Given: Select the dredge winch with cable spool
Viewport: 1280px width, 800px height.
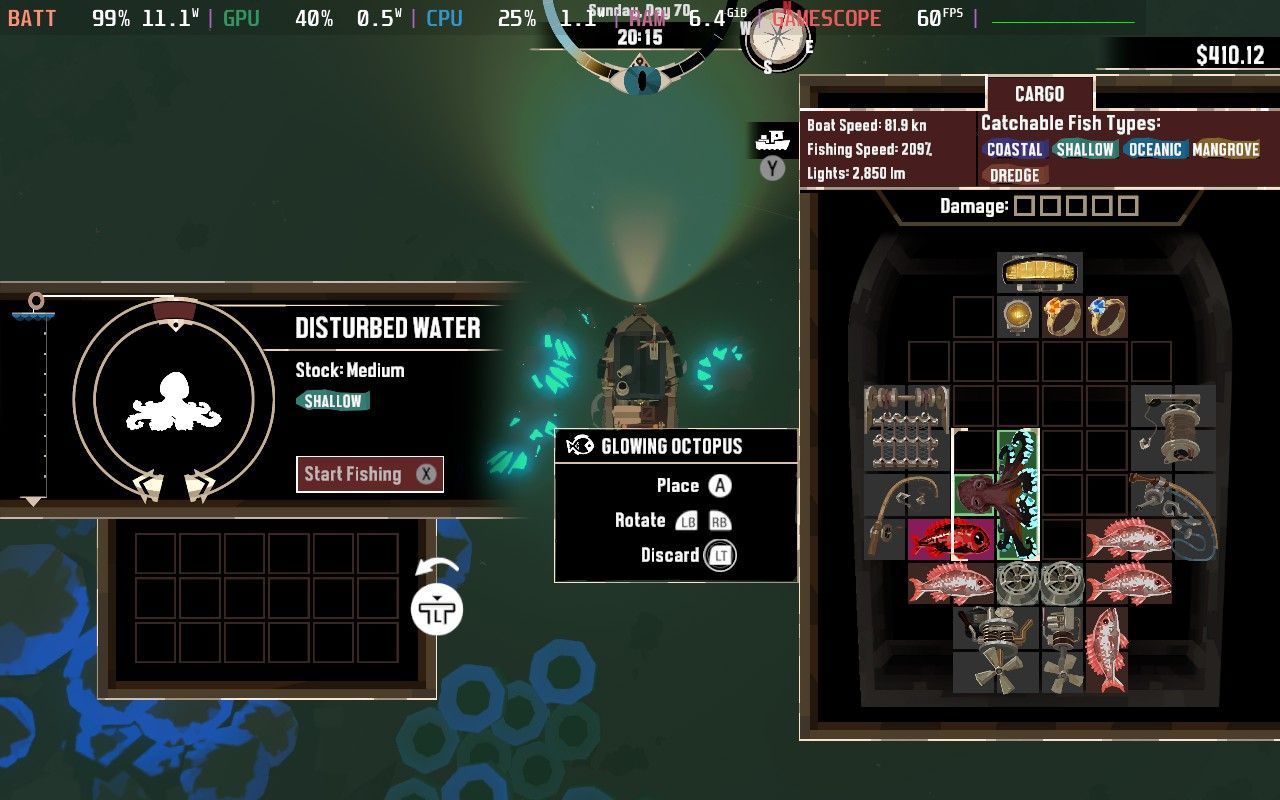Looking at the screenshot, I should click(x=1172, y=428).
